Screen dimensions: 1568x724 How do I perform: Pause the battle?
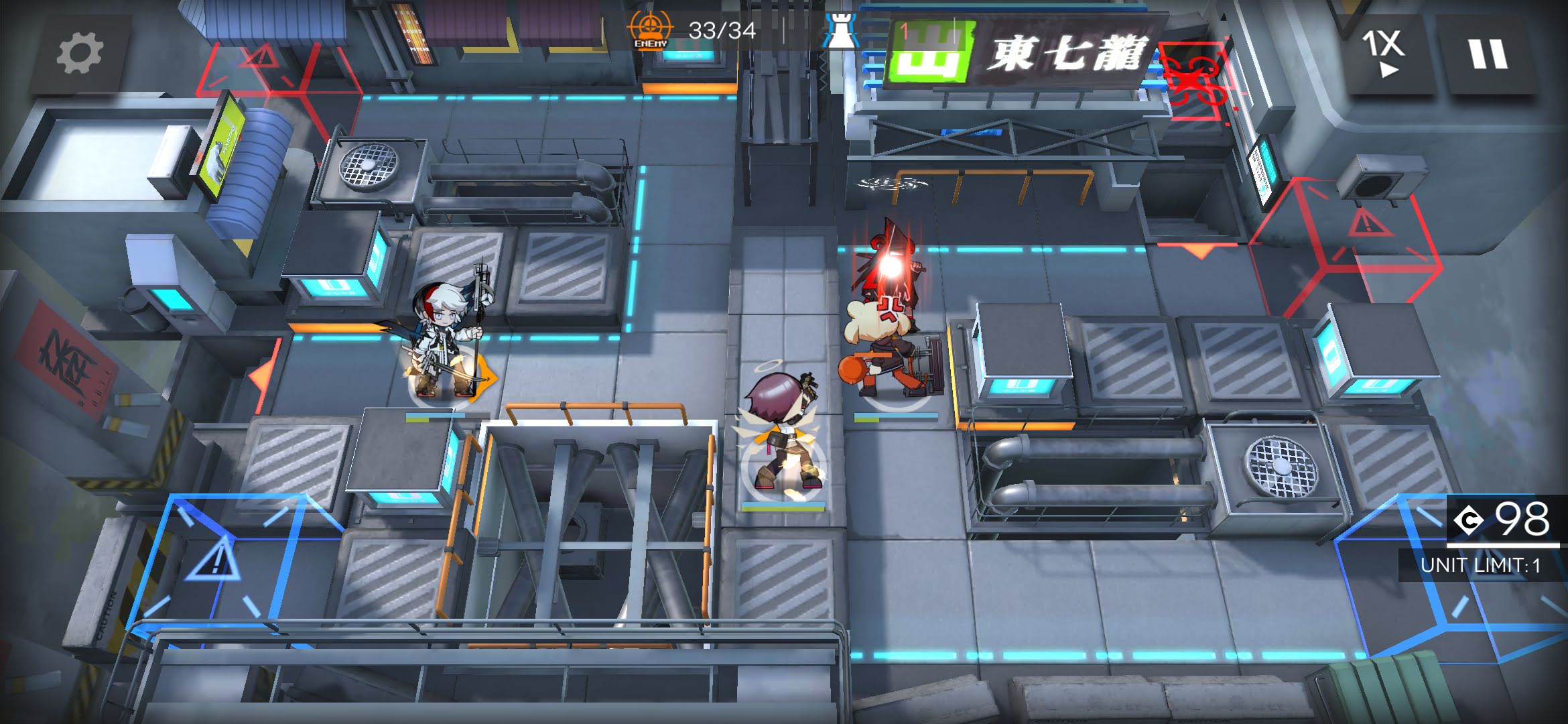click(1488, 54)
